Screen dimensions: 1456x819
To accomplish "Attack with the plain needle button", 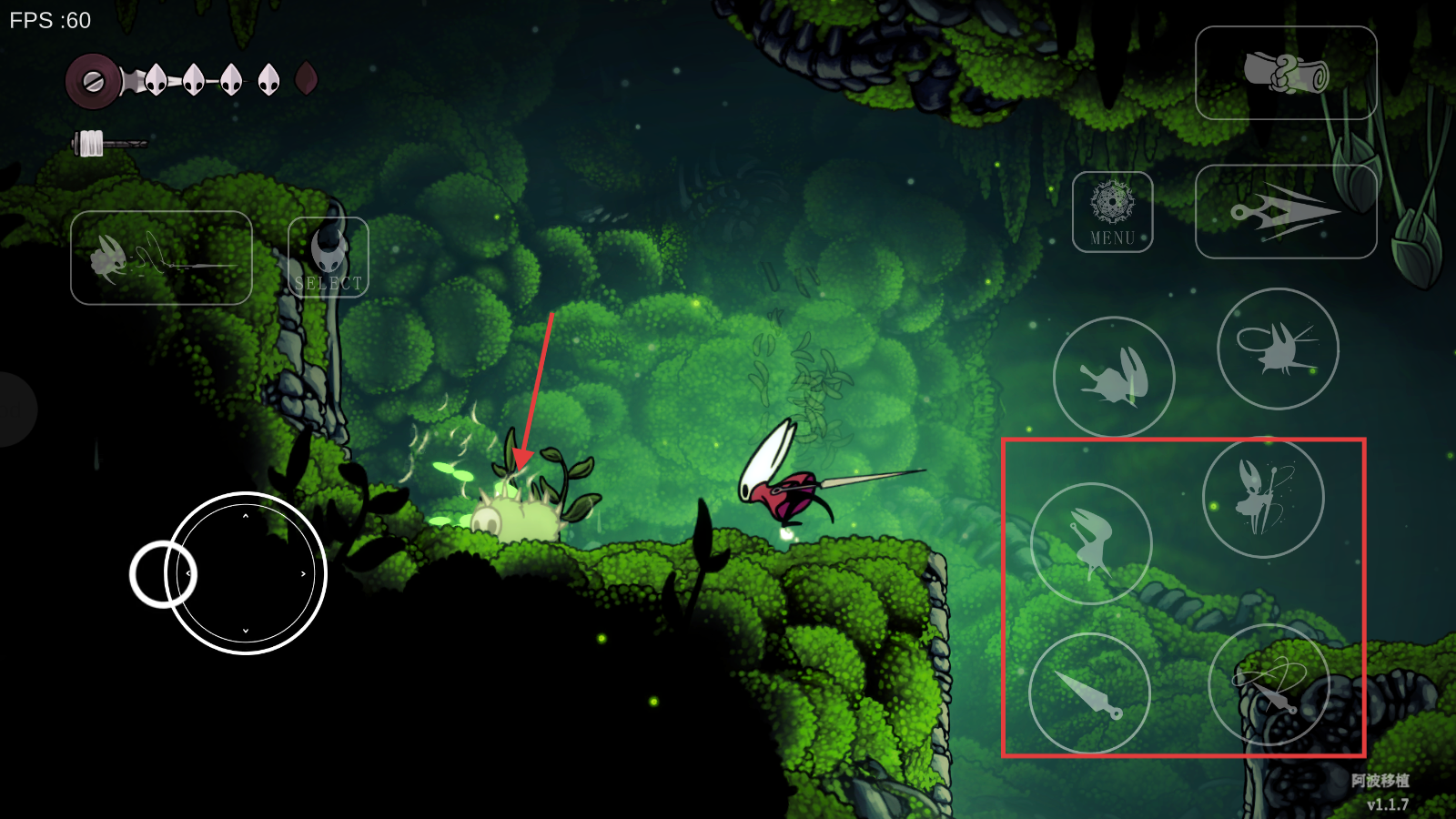I will [x=1089, y=693].
